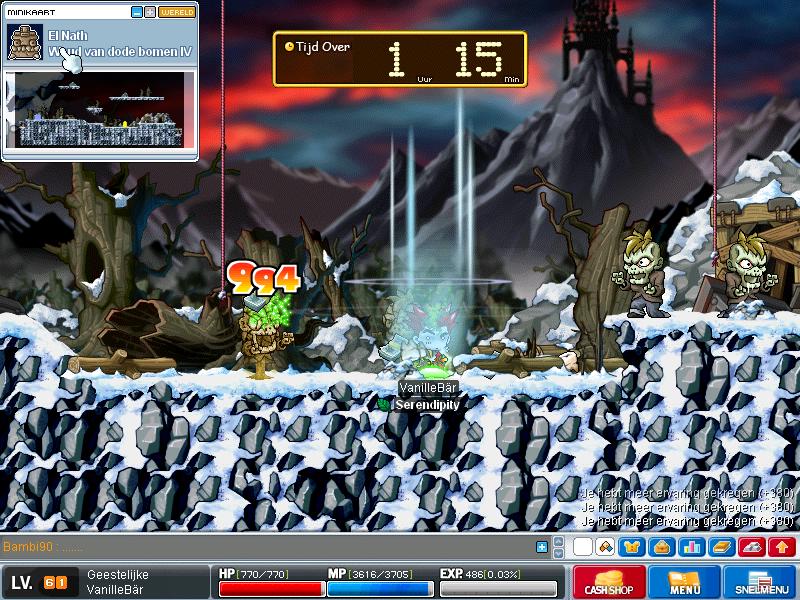Expand the minimap with the plus button
800x600 pixels.
pyautogui.click(x=150, y=12)
